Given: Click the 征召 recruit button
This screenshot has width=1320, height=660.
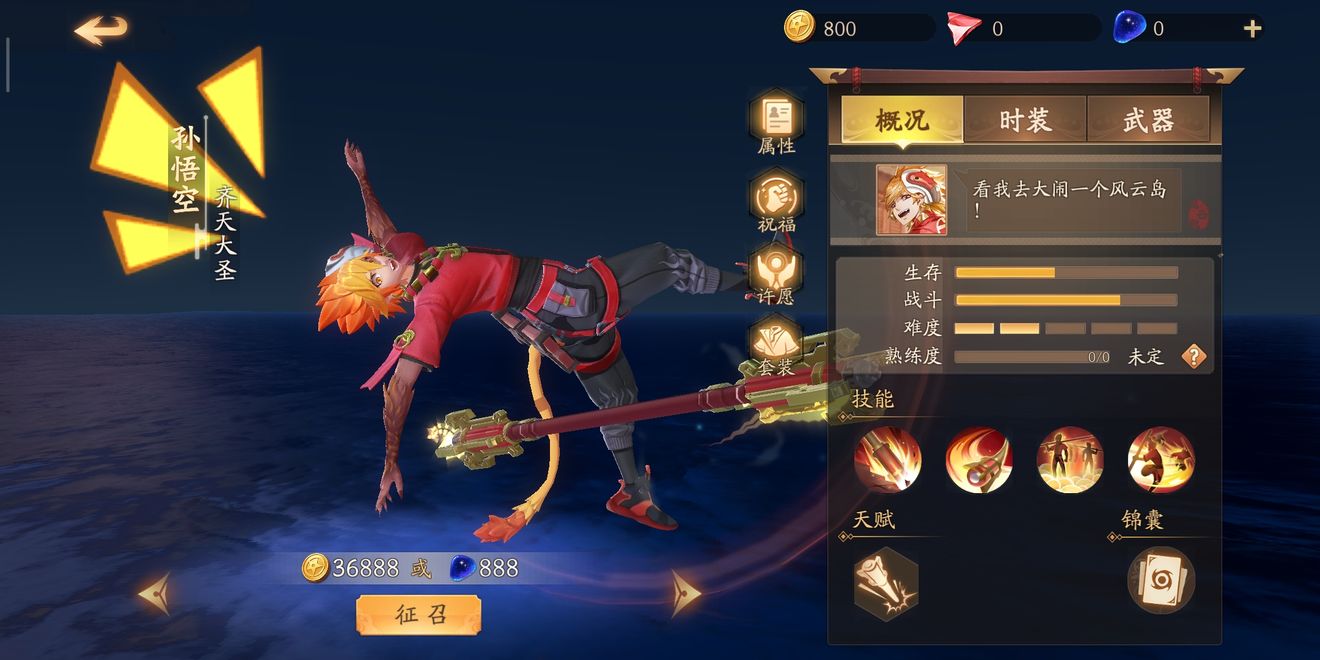Looking at the screenshot, I should 418,614.
